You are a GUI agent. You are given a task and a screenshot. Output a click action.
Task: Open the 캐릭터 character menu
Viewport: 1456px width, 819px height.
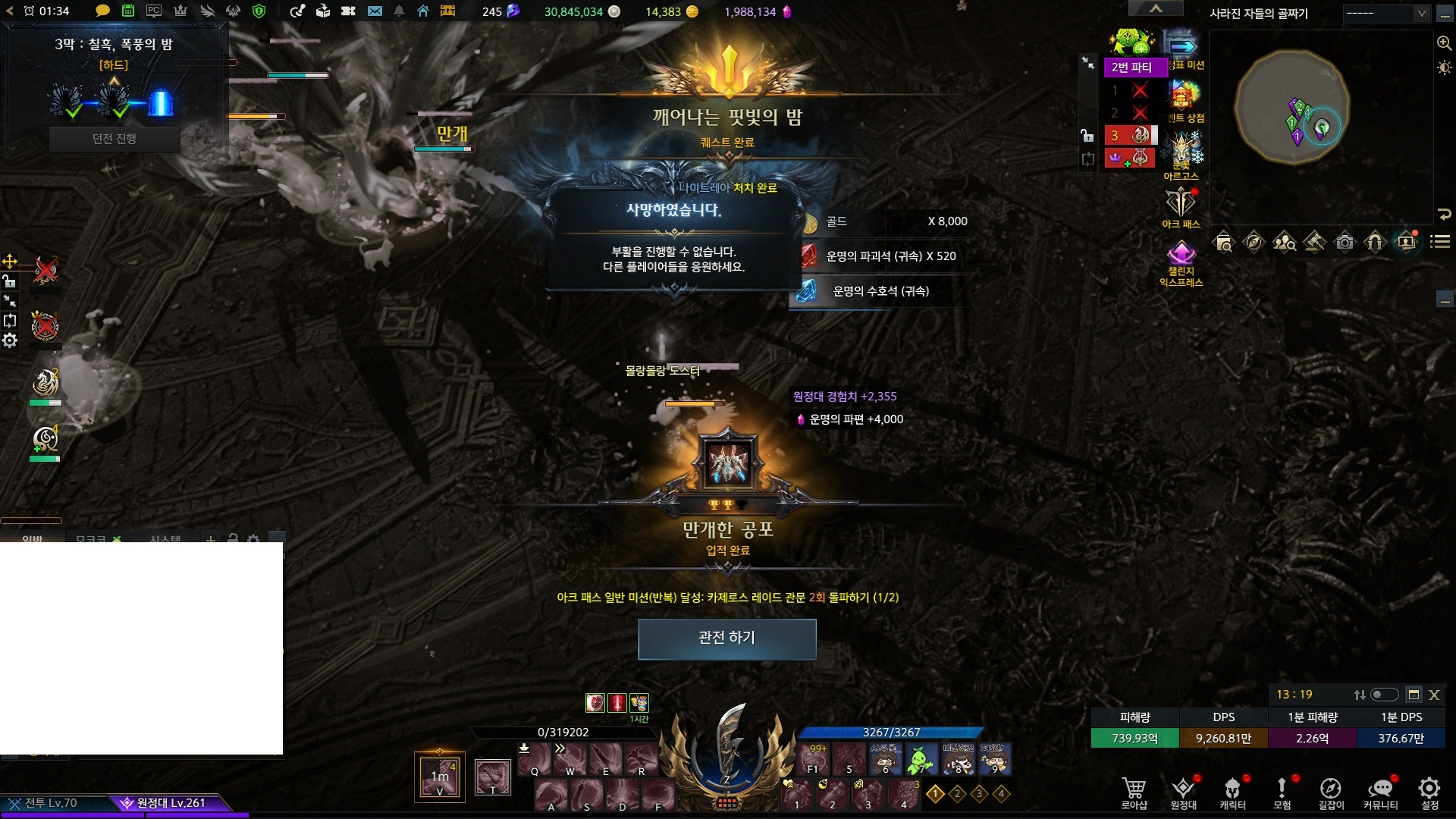coord(1232,792)
